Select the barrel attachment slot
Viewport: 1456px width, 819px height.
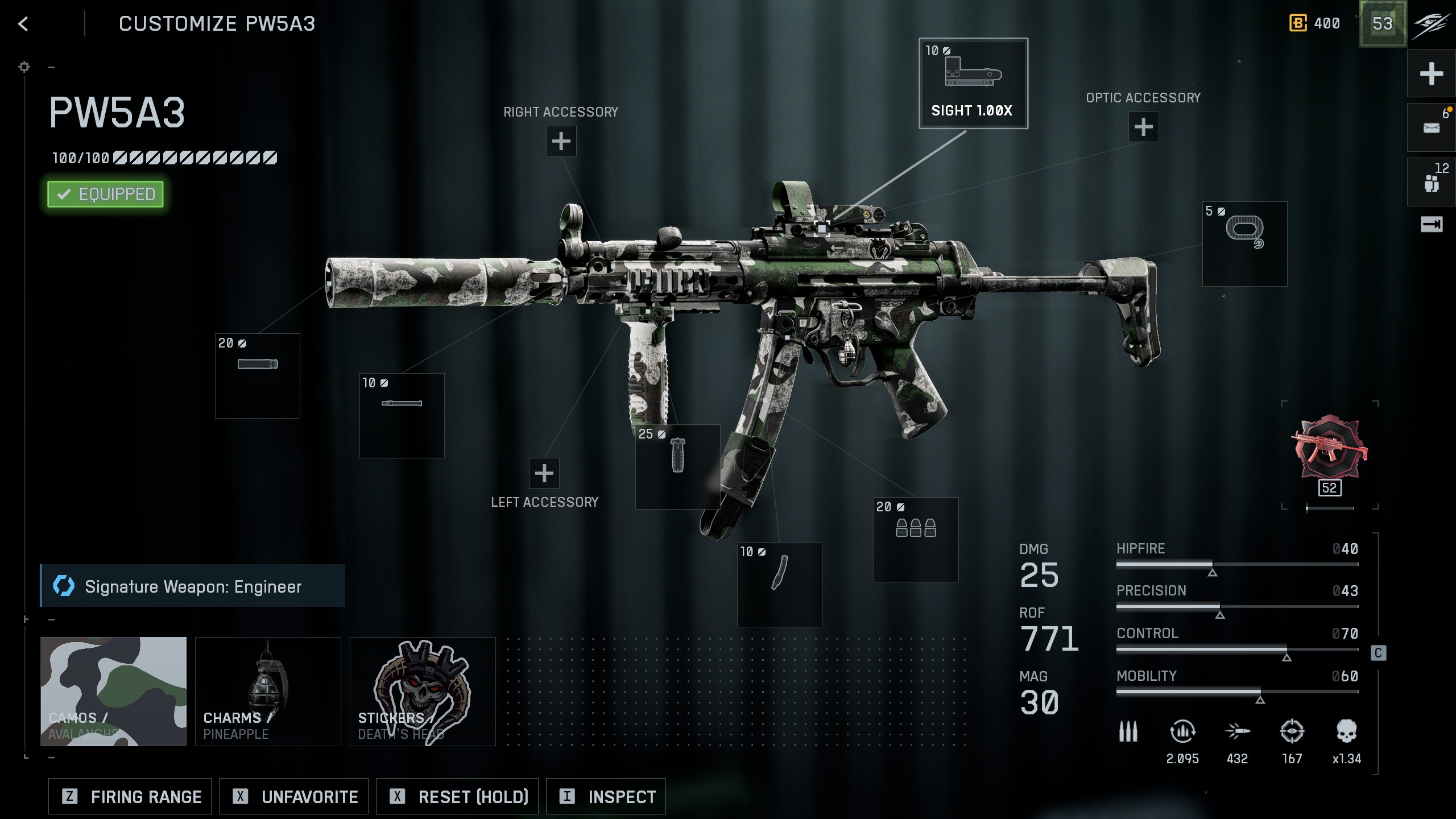click(402, 416)
